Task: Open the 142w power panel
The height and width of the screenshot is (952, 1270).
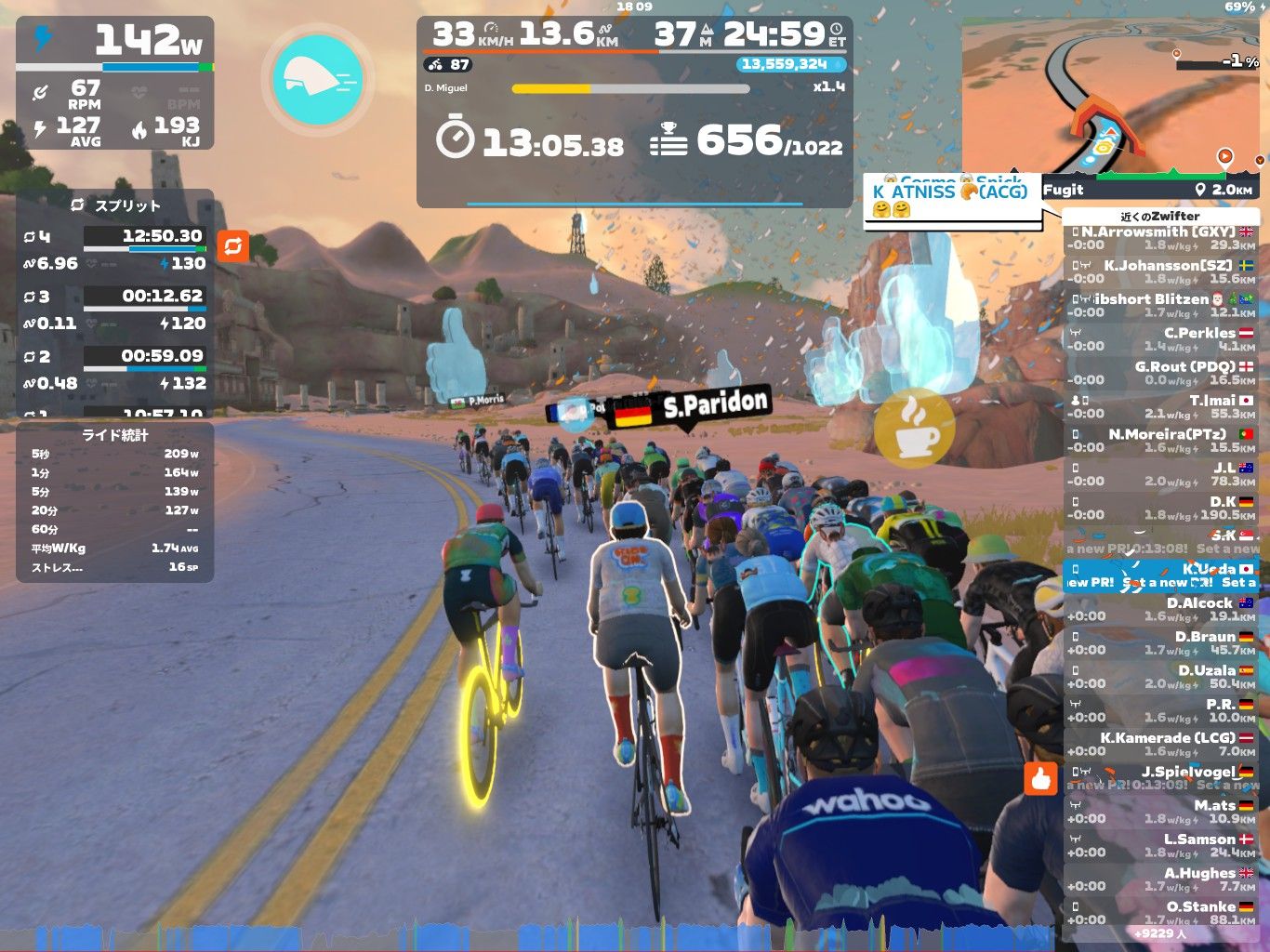Action: [x=115, y=83]
